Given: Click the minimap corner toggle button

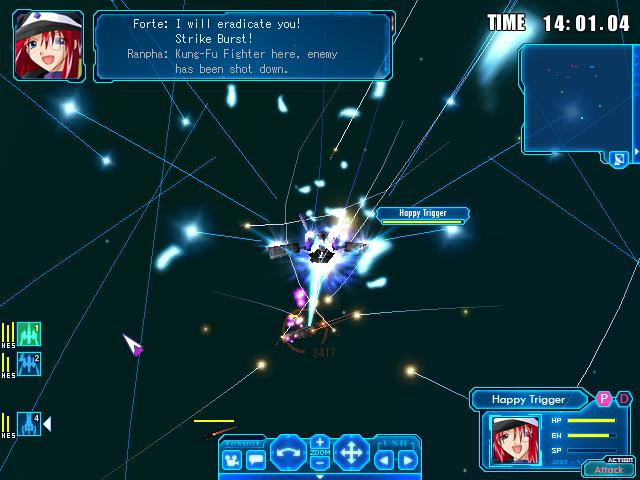Looking at the screenshot, I should [619, 158].
